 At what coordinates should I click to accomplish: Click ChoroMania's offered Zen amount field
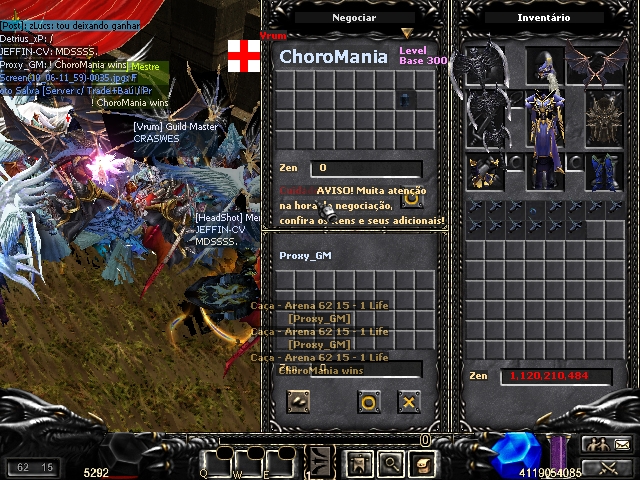click(365, 169)
